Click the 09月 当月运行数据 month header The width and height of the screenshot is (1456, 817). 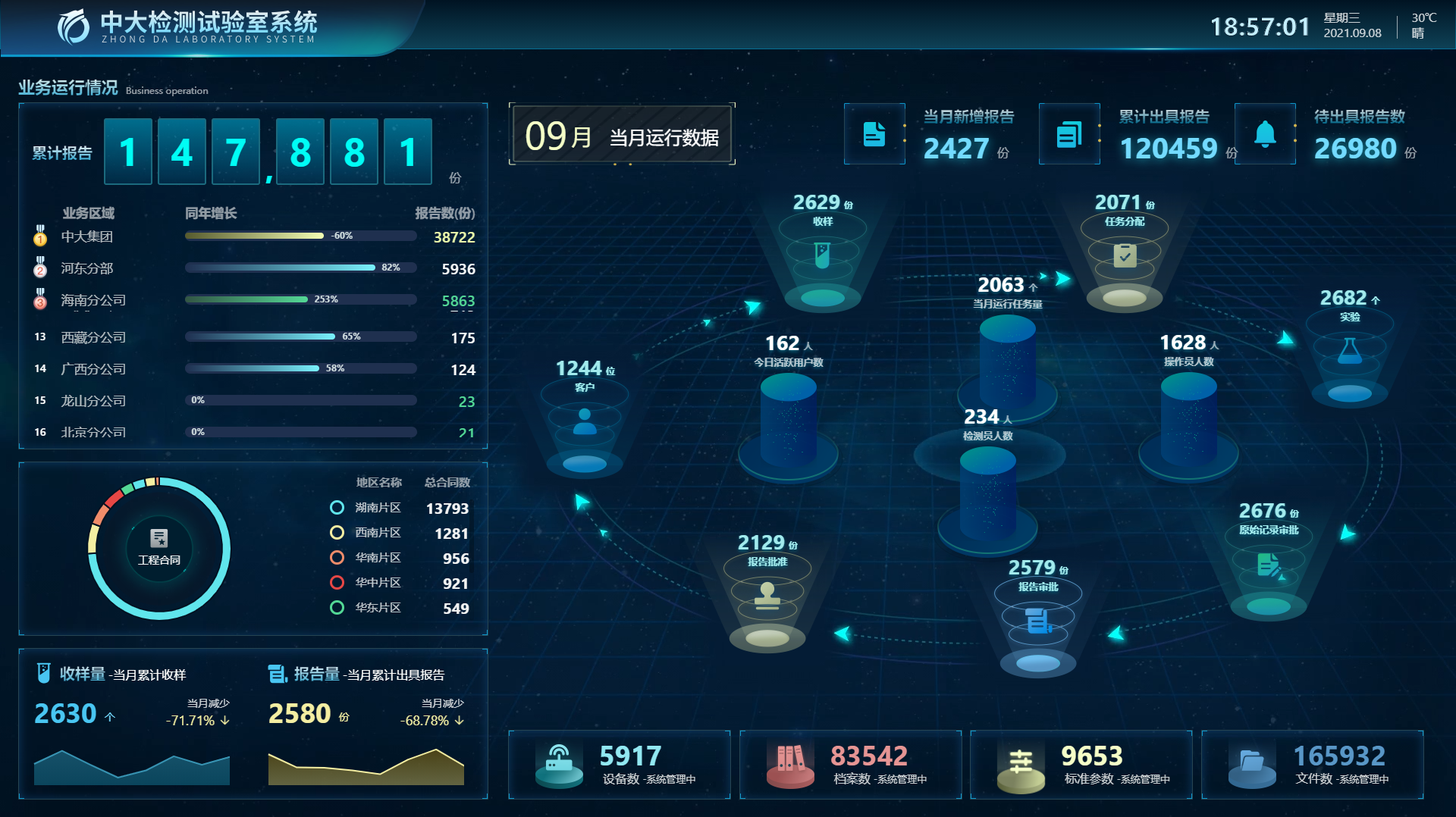point(622,136)
